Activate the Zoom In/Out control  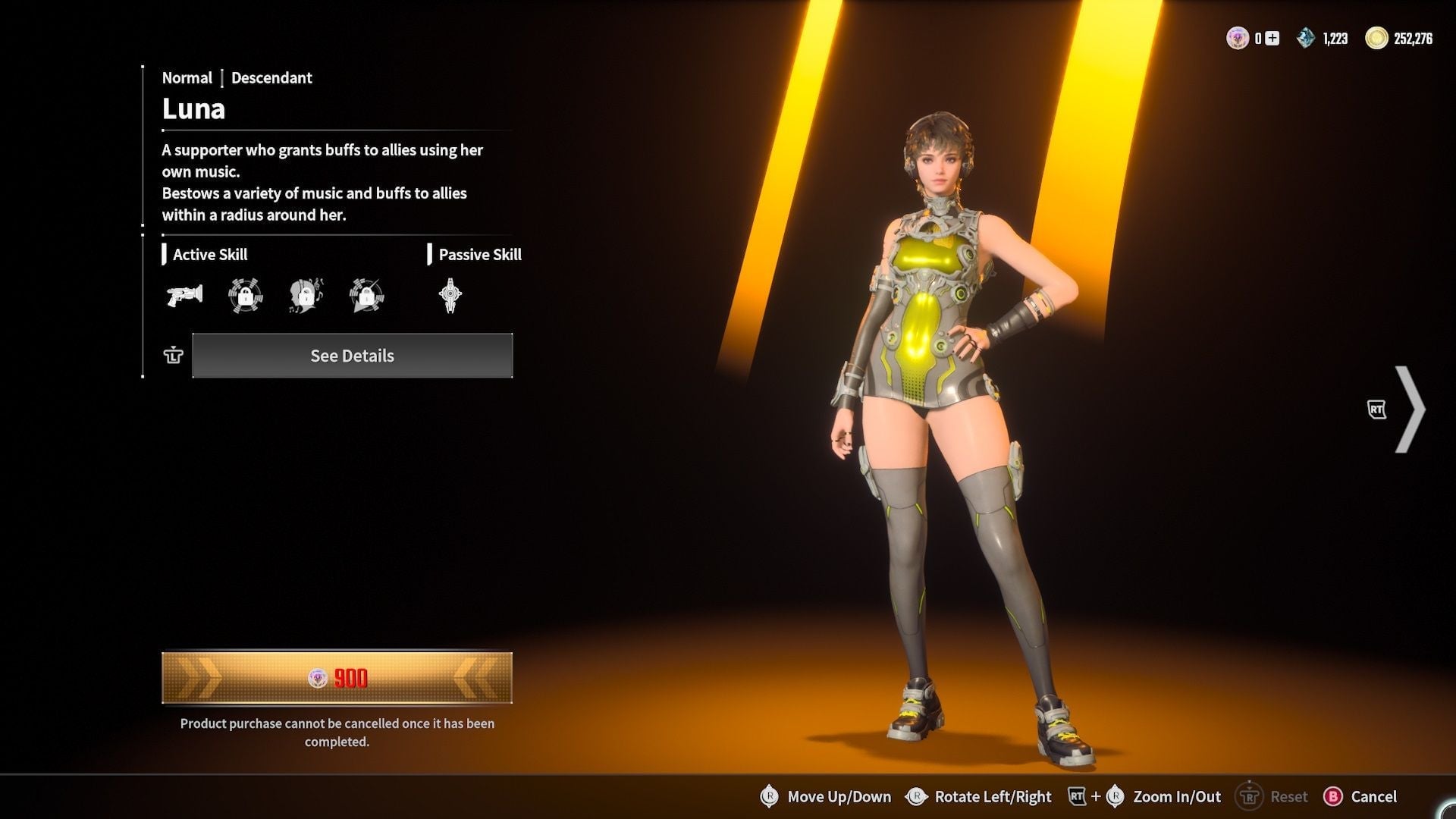(1177, 796)
